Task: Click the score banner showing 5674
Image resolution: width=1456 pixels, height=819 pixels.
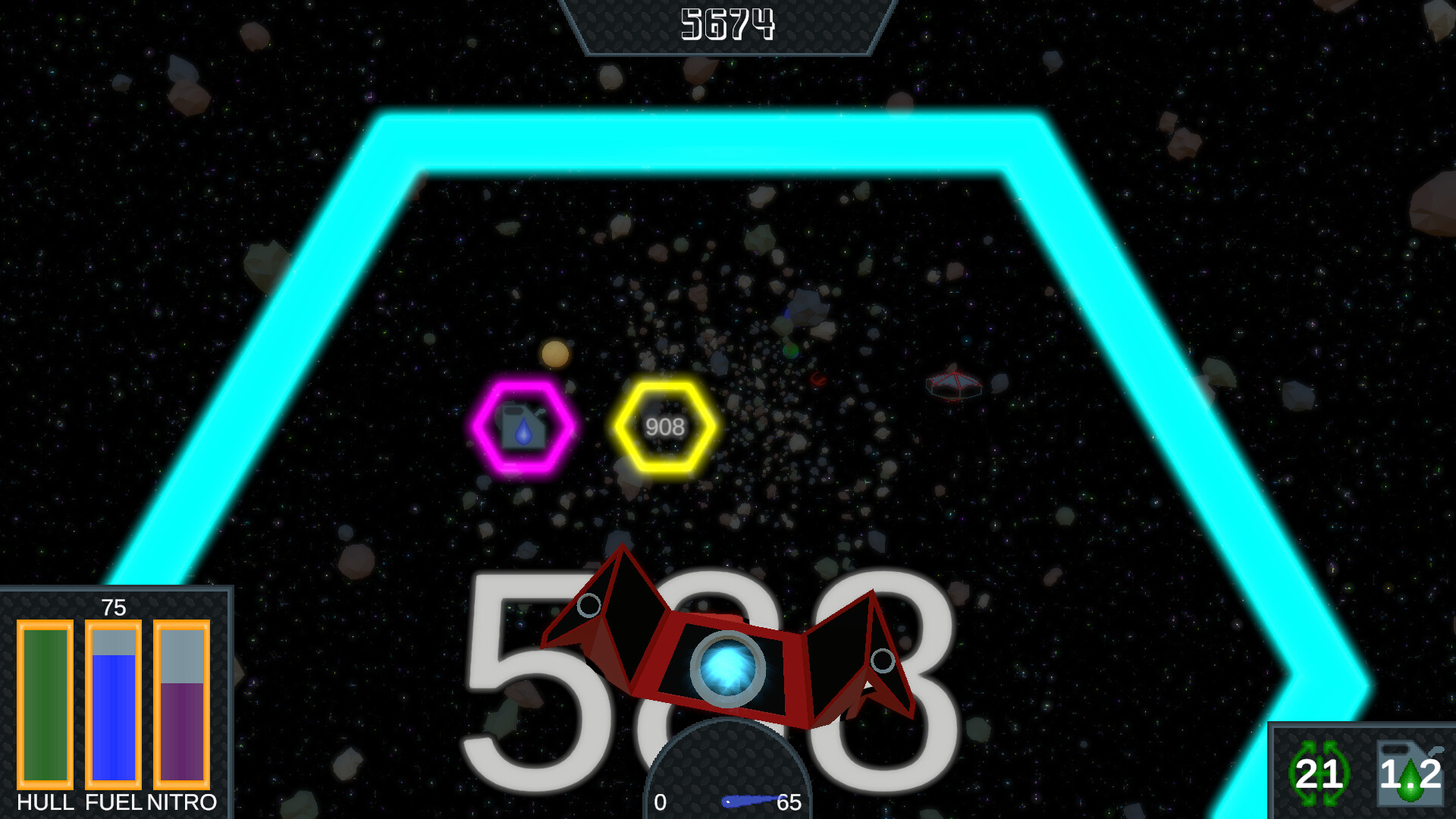Action: click(x=728, y=23)
